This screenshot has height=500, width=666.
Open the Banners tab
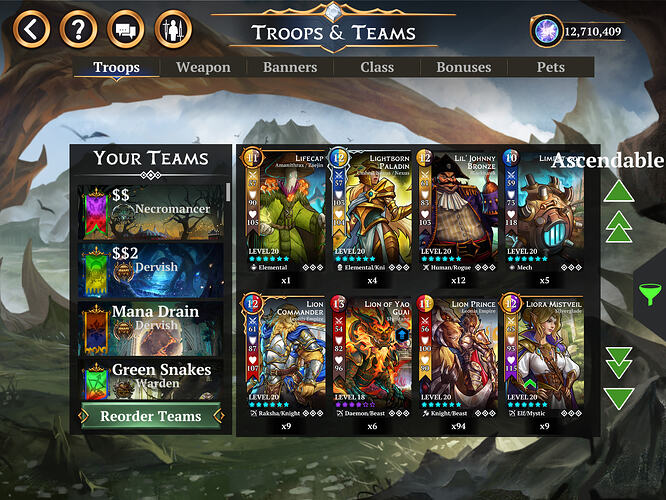[x=290, y=68]
